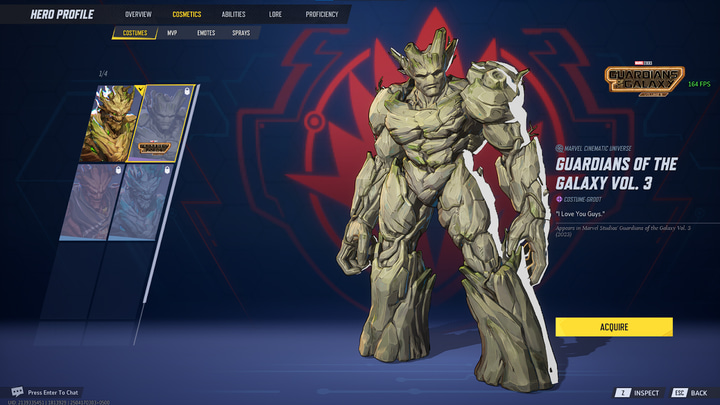Open the chat box icon
This screenshot has height=405, width=720.
17,392
